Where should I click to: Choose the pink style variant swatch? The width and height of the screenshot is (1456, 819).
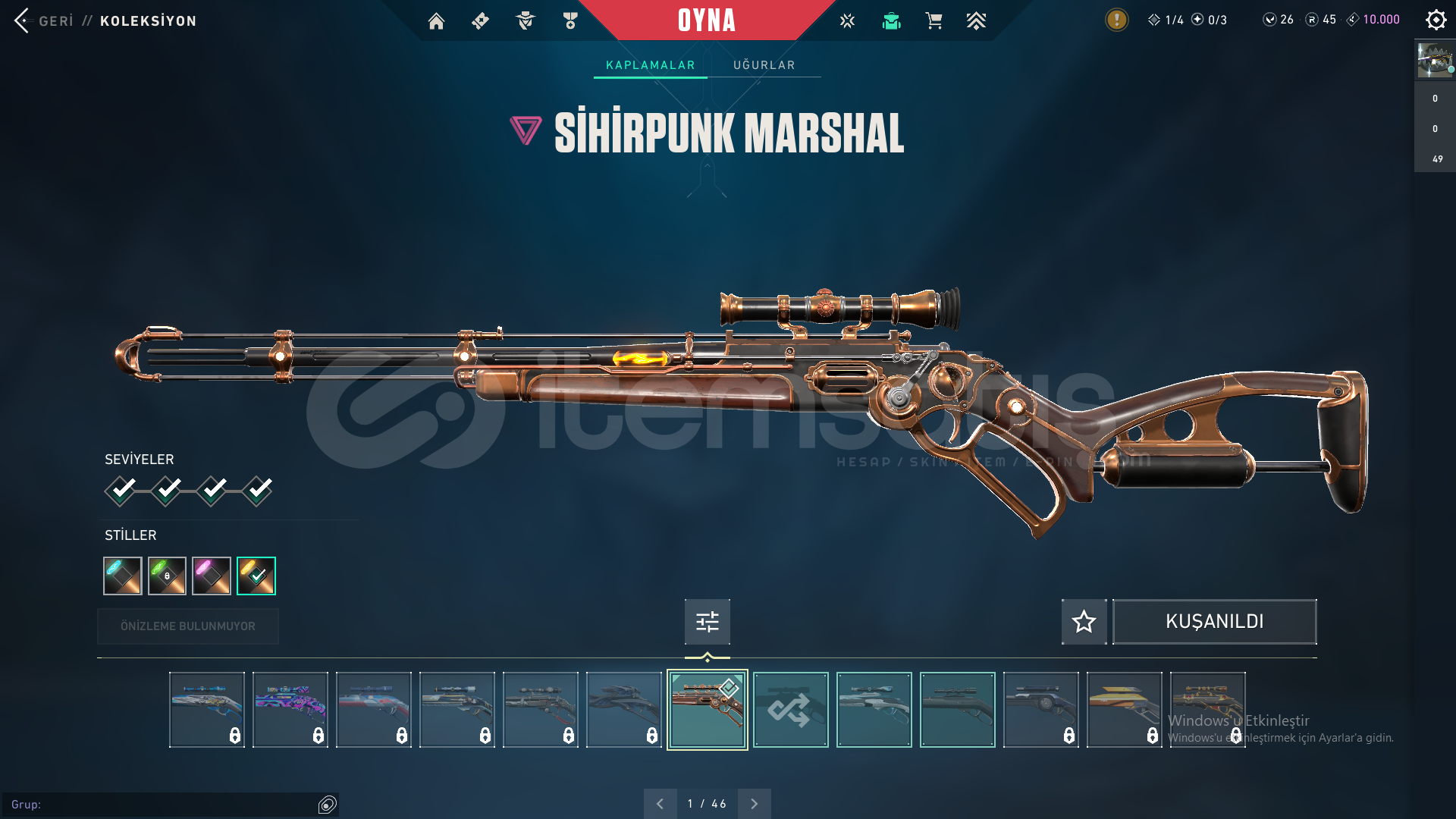point(212,576)
